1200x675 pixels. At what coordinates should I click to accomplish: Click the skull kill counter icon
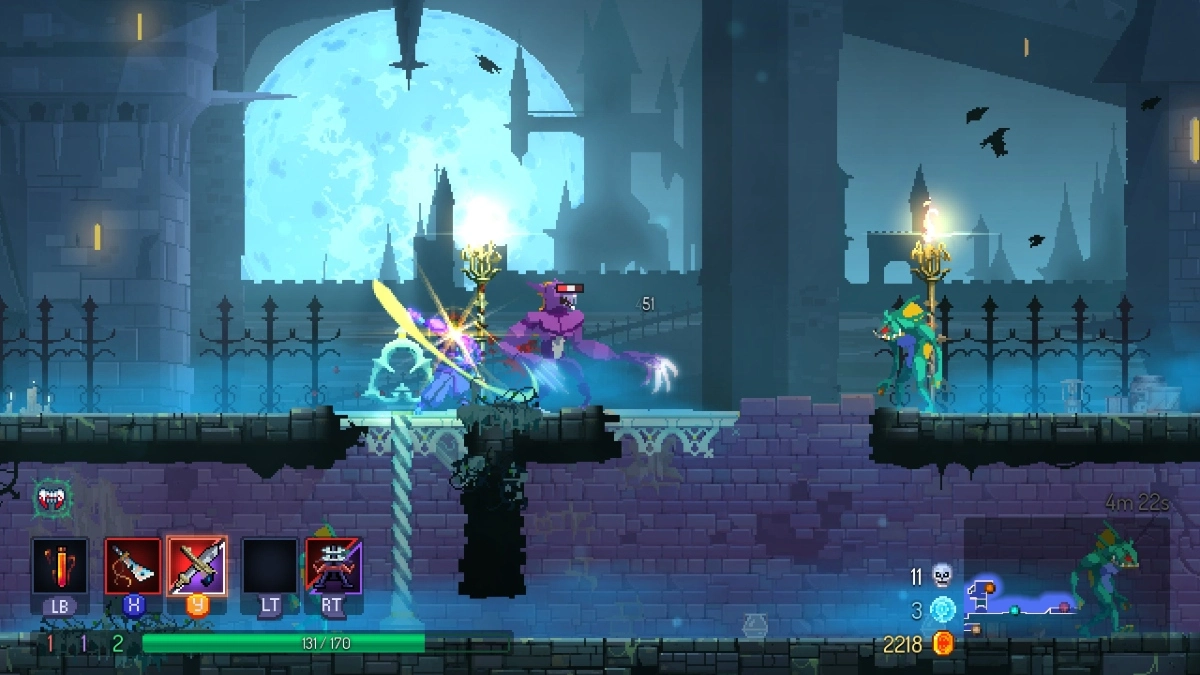941,575
